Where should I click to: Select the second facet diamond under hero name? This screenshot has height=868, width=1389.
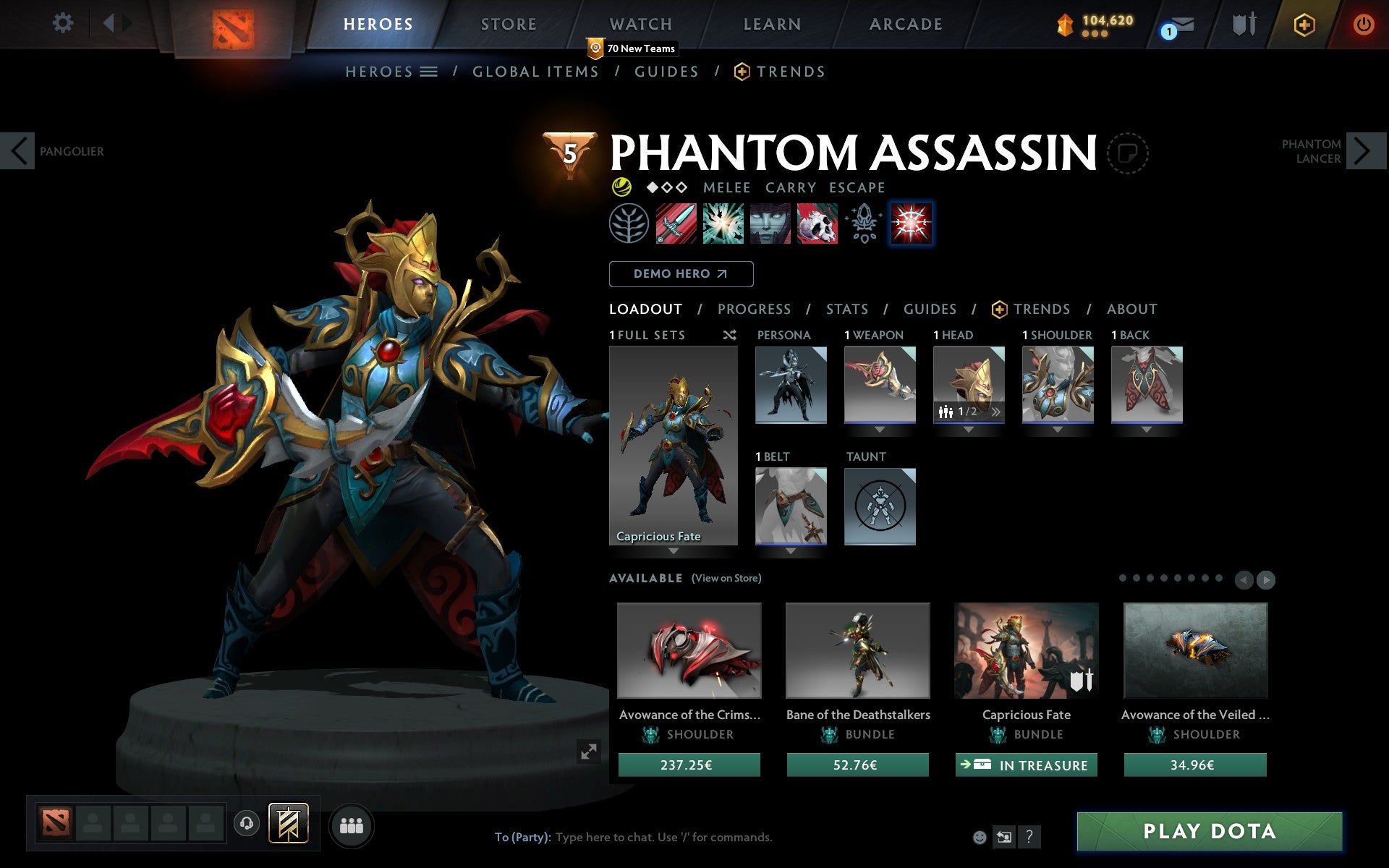click(666, 187)
